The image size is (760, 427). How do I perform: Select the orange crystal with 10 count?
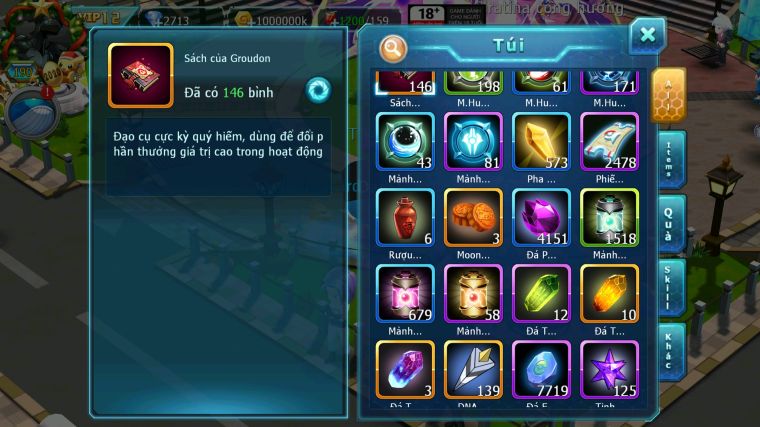609,293
